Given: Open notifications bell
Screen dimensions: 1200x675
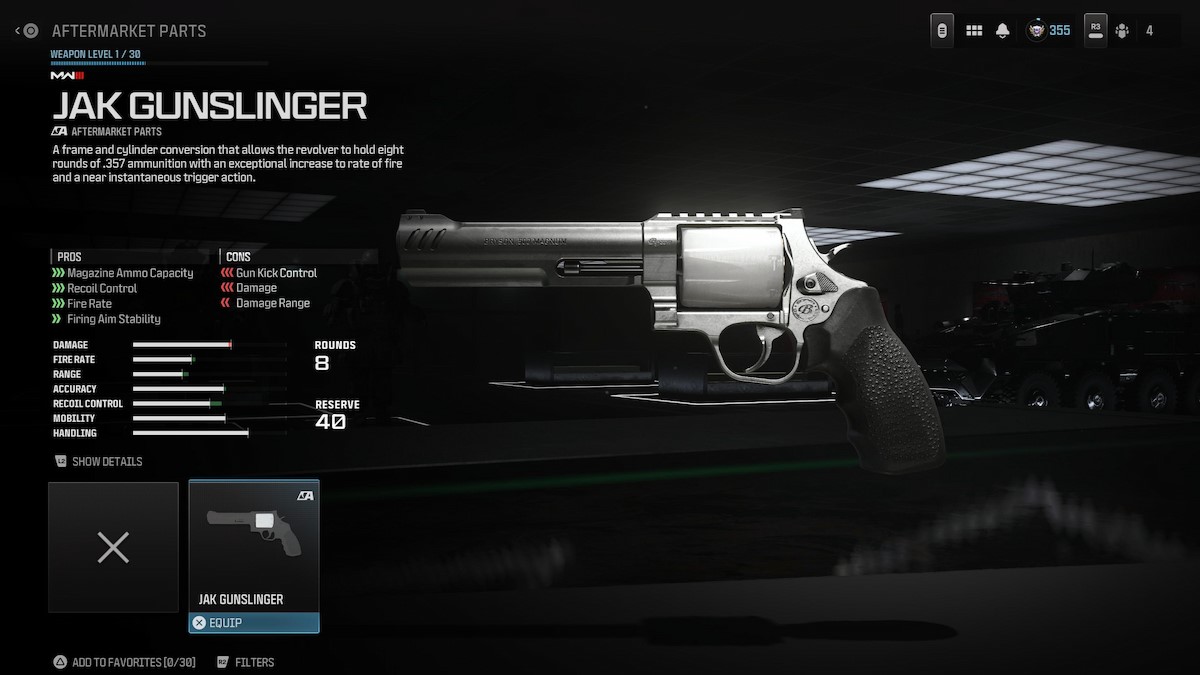Looking at the screenshot, I should pyautogui.click(x=1002, y=31).
